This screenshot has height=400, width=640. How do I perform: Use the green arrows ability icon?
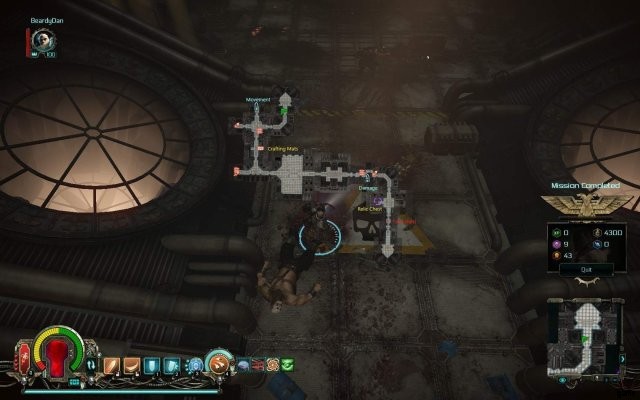(x=287, y=364)
